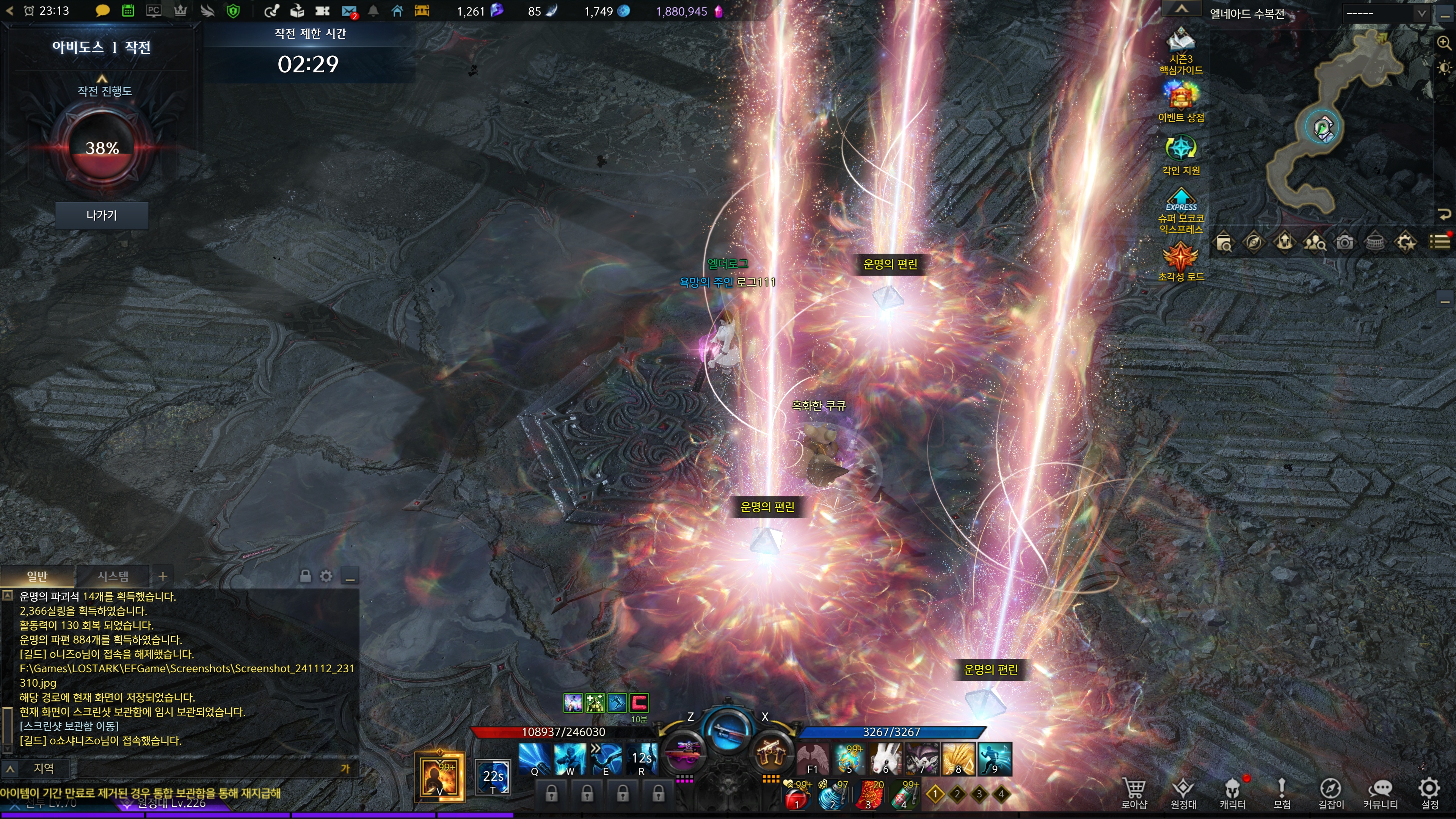The width and height of the screenshot is (1456, 819).
Task: Open chat window settings gear
Action: pos(326,576)
